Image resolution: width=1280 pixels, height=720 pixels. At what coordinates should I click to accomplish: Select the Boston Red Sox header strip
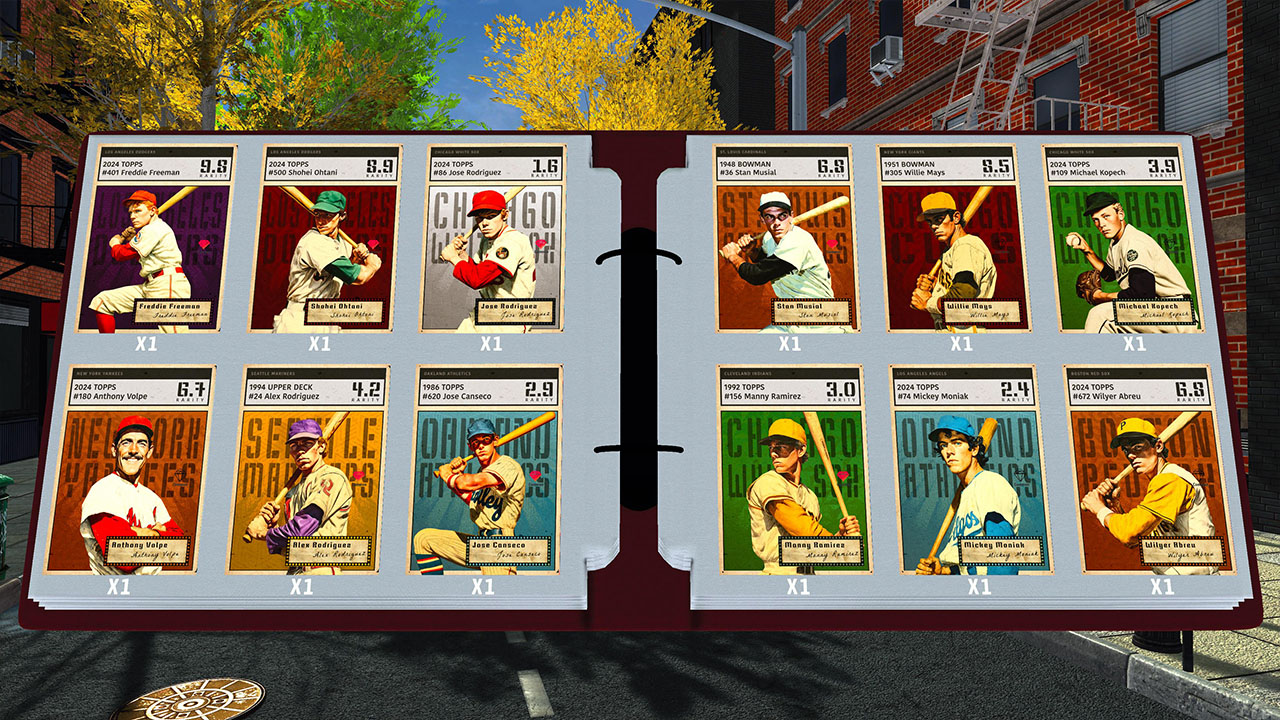click(1135, 375)
